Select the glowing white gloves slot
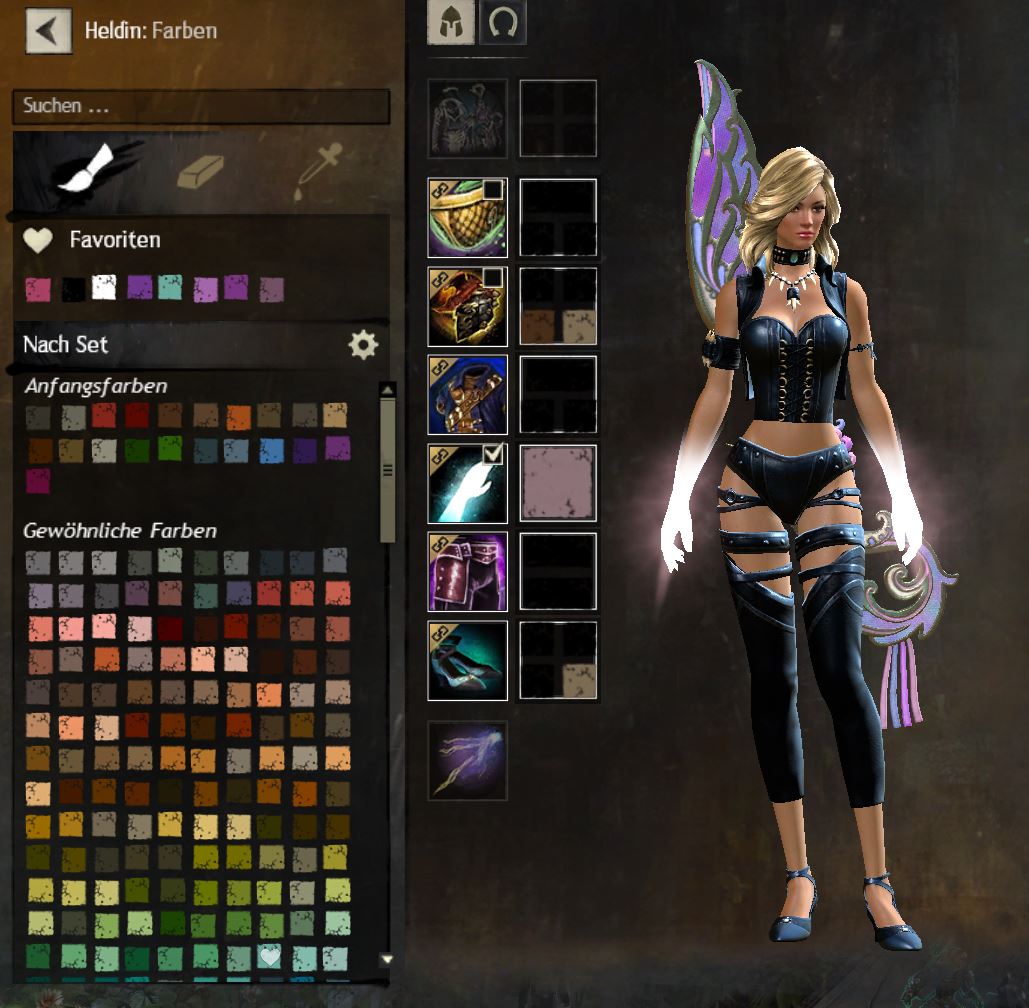Screen dimensions: 1029x1008 tap(467, 484)
